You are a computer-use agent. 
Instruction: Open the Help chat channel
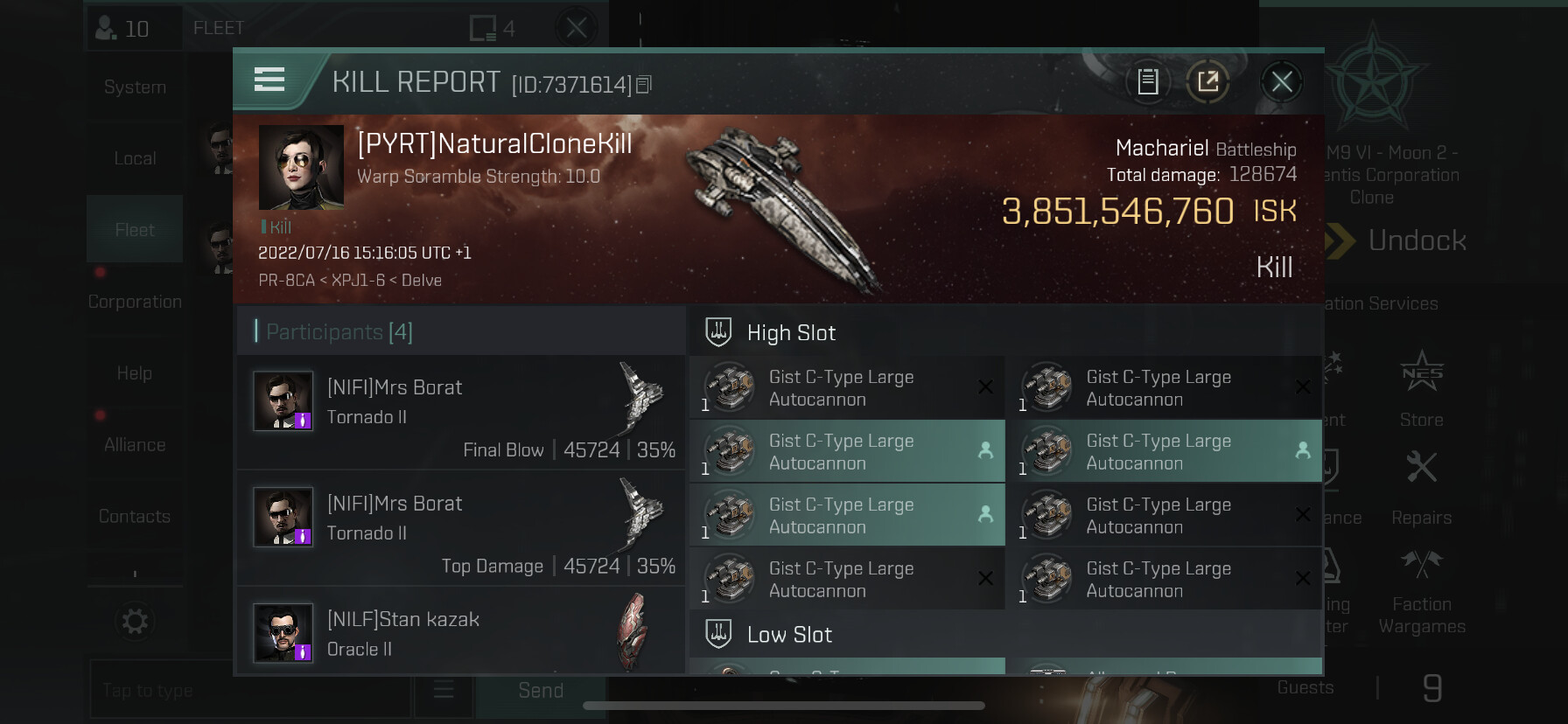135,373
